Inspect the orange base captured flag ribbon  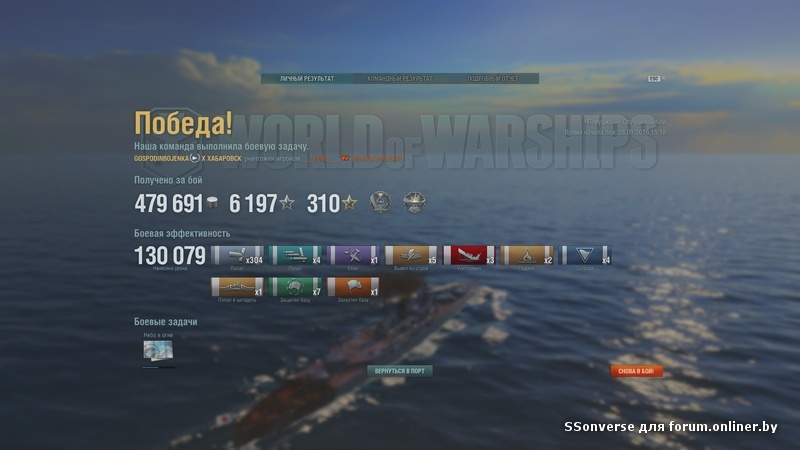click(354, 288)
